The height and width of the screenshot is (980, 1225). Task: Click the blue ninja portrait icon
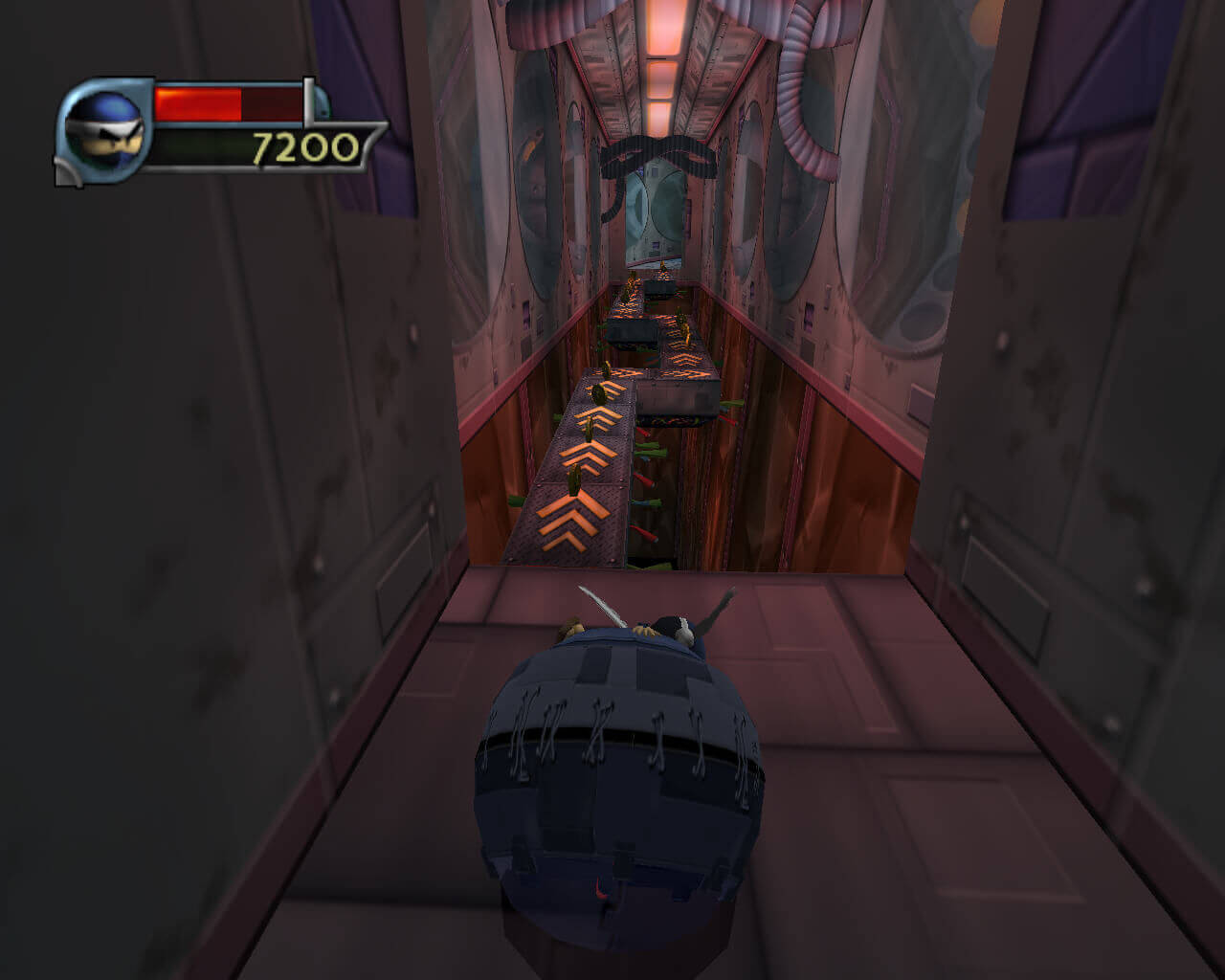pyautogui.click(x=104, y=132)
